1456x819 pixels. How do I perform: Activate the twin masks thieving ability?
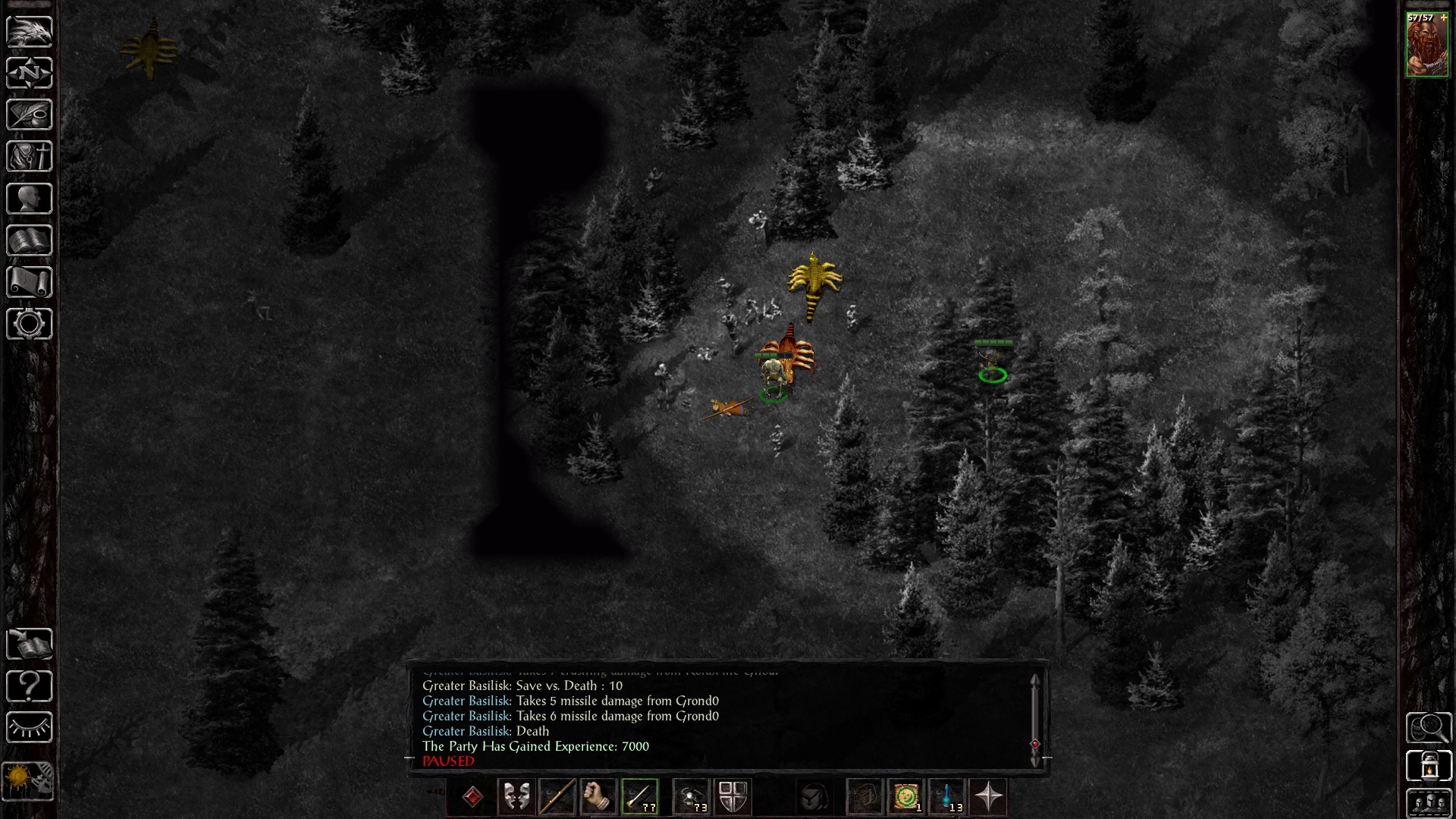(x=516, y=797)
